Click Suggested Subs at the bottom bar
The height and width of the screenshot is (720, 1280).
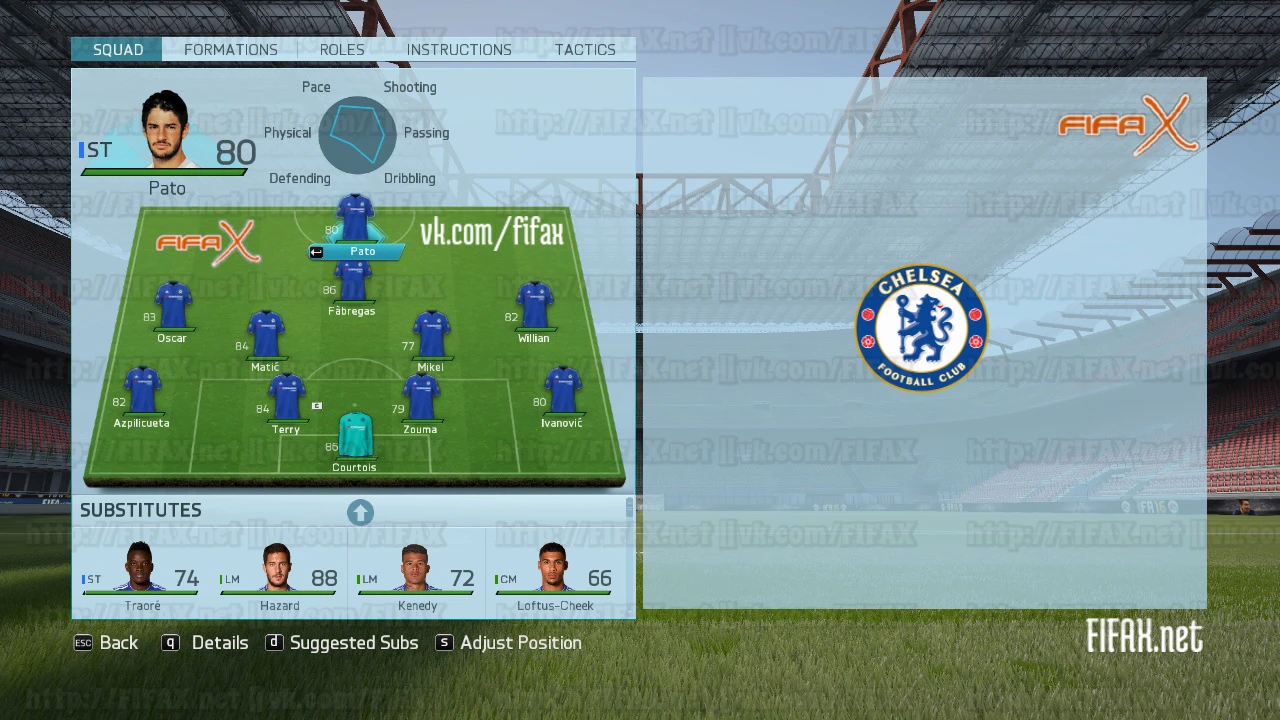coord(353,643)
